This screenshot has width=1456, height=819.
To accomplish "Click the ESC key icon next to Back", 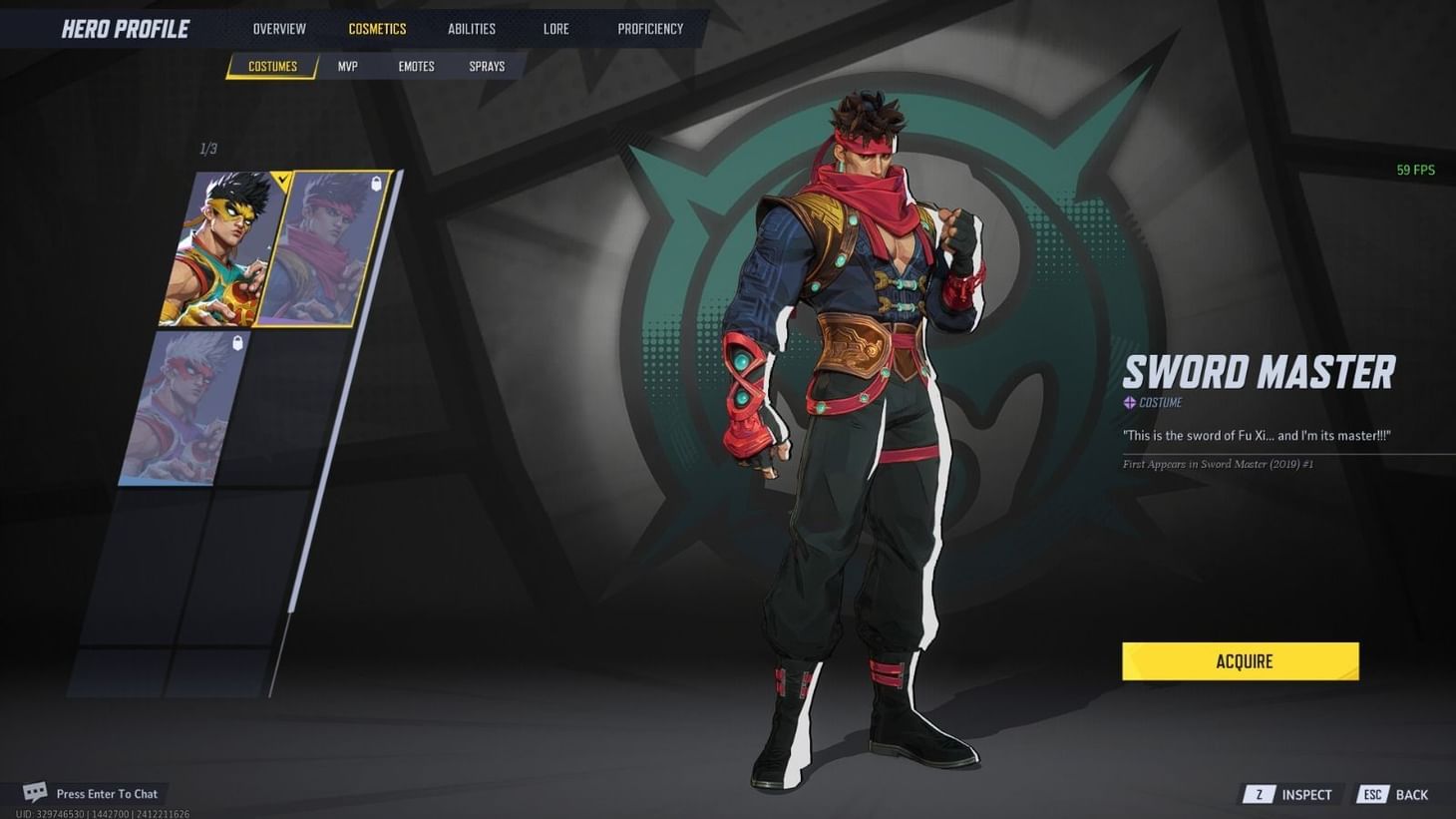I will (1372, 794).
